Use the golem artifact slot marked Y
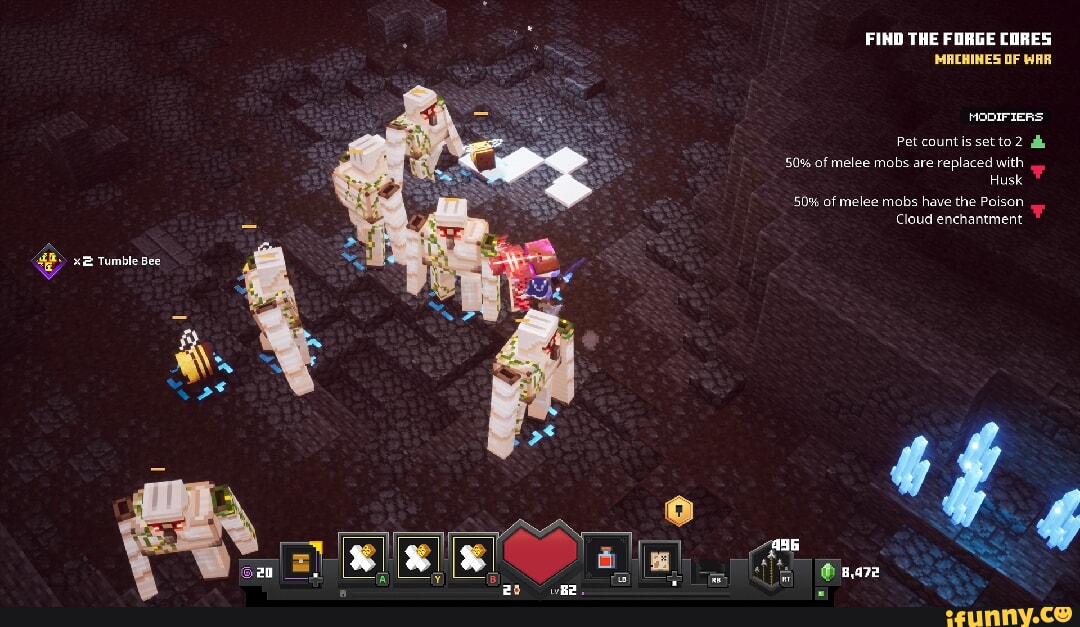This screenshot has height=627, width=1080. (x=415, y=558)
